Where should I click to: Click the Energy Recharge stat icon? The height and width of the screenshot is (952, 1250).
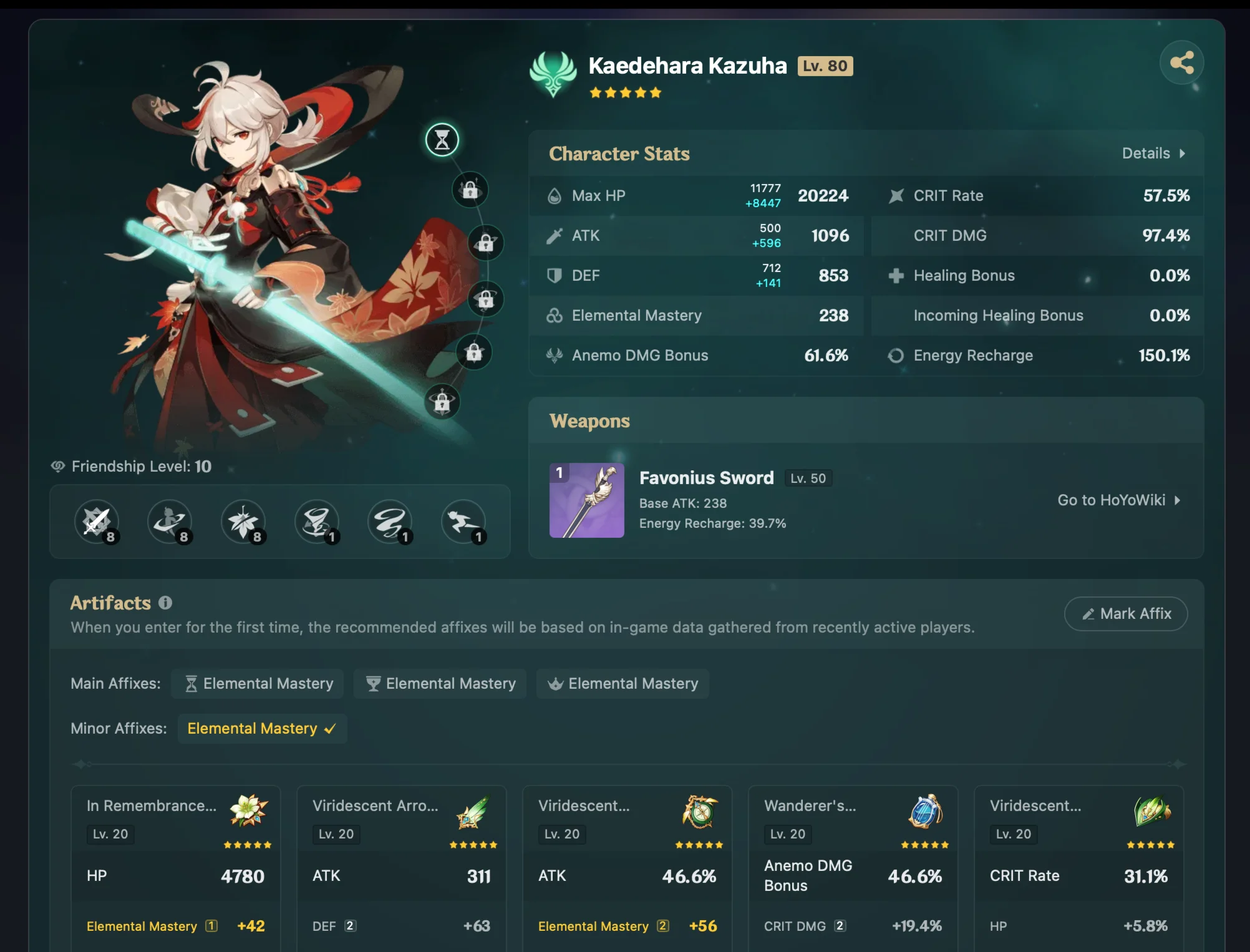tap(897, 356)
